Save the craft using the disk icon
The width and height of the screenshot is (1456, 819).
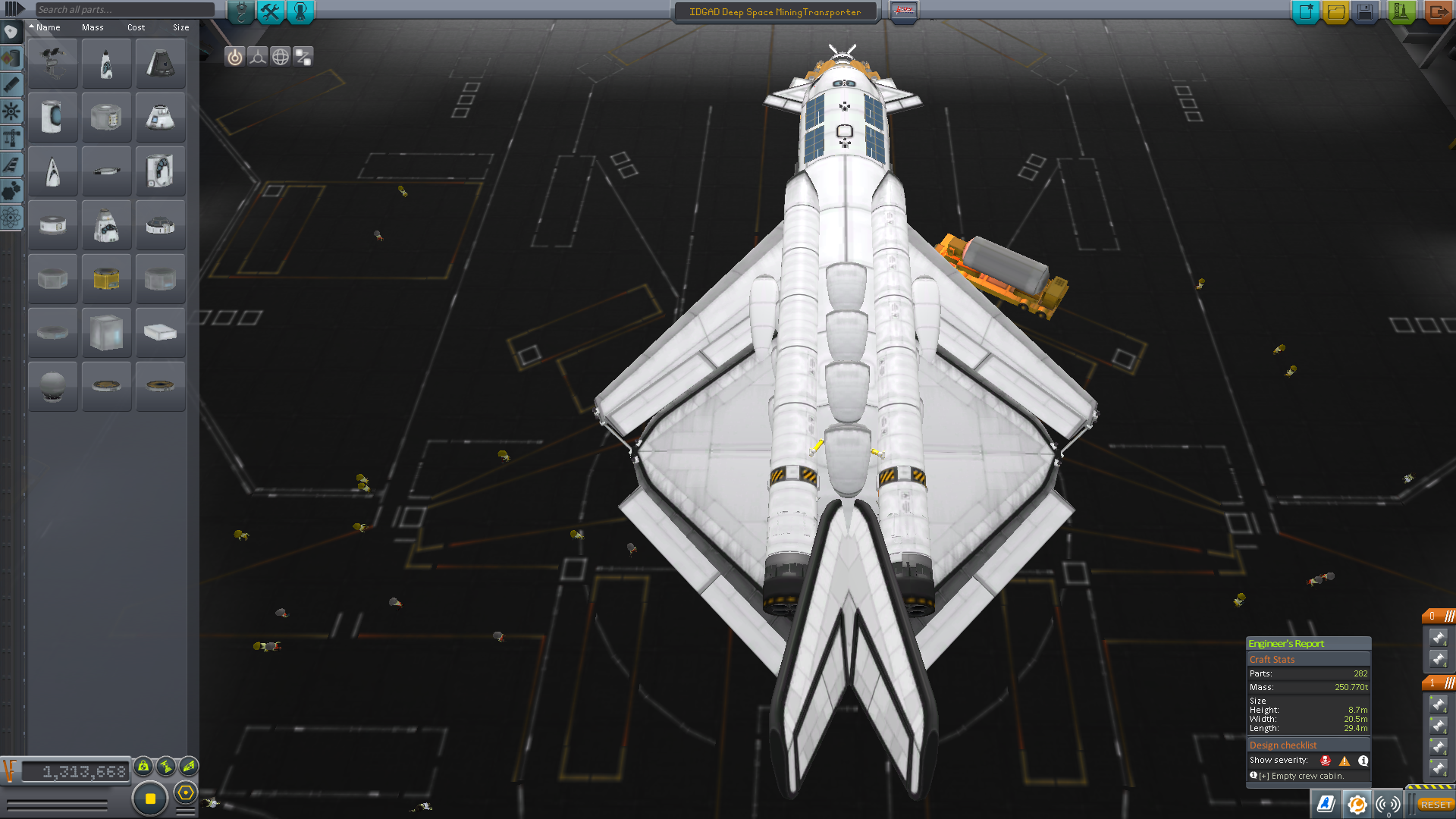point(1363,11)
